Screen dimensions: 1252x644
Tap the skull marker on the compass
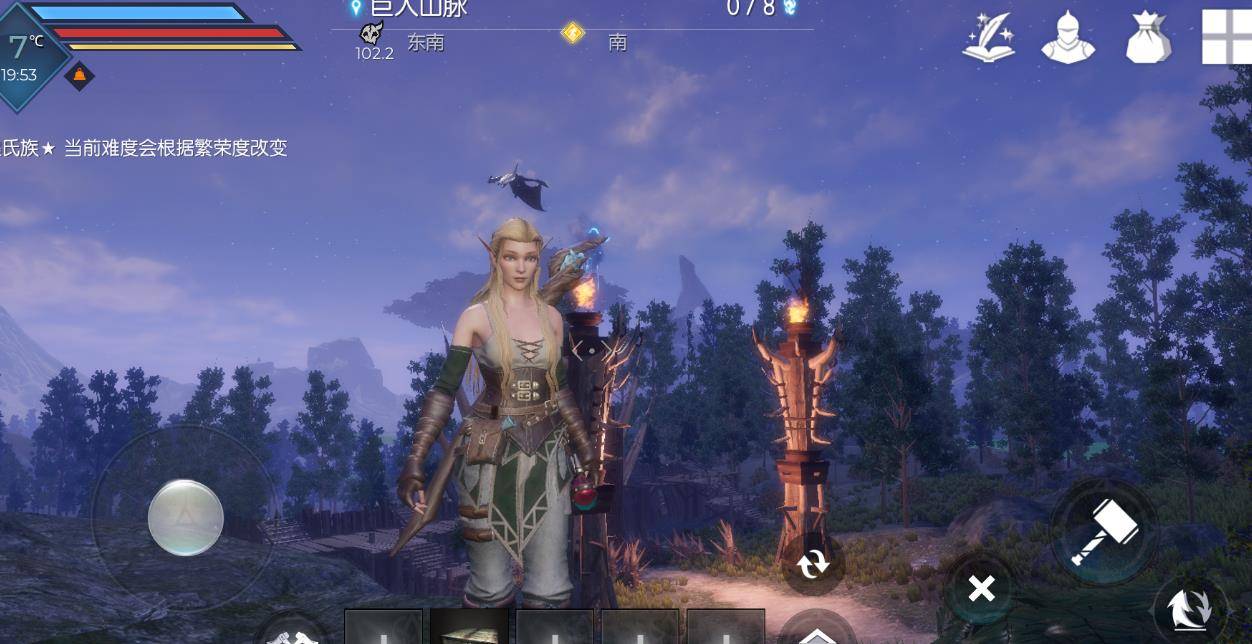point(372,34)
